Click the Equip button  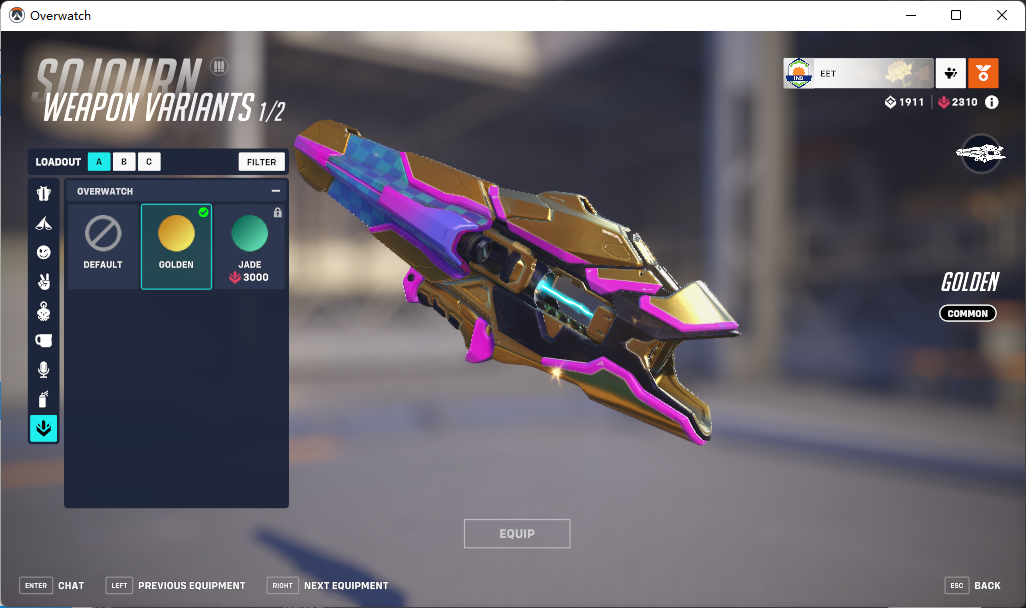(x=517, y=534)
